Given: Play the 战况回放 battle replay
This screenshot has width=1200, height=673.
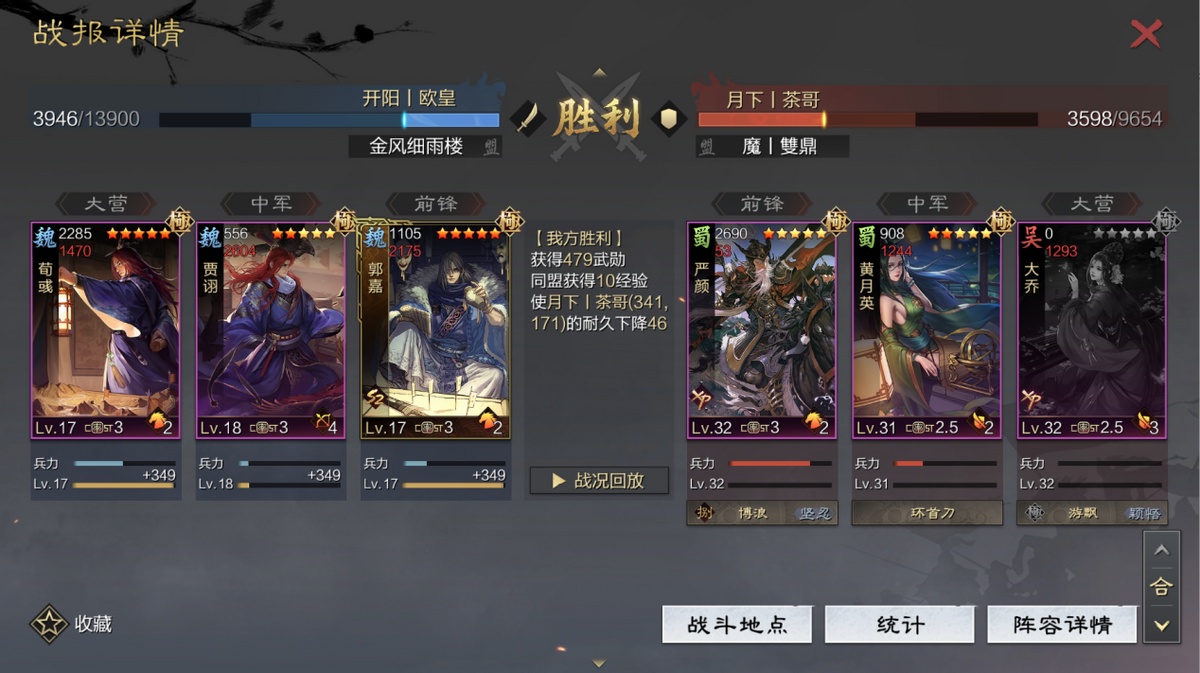Looking at the screenshot, I should pos(599,481).
